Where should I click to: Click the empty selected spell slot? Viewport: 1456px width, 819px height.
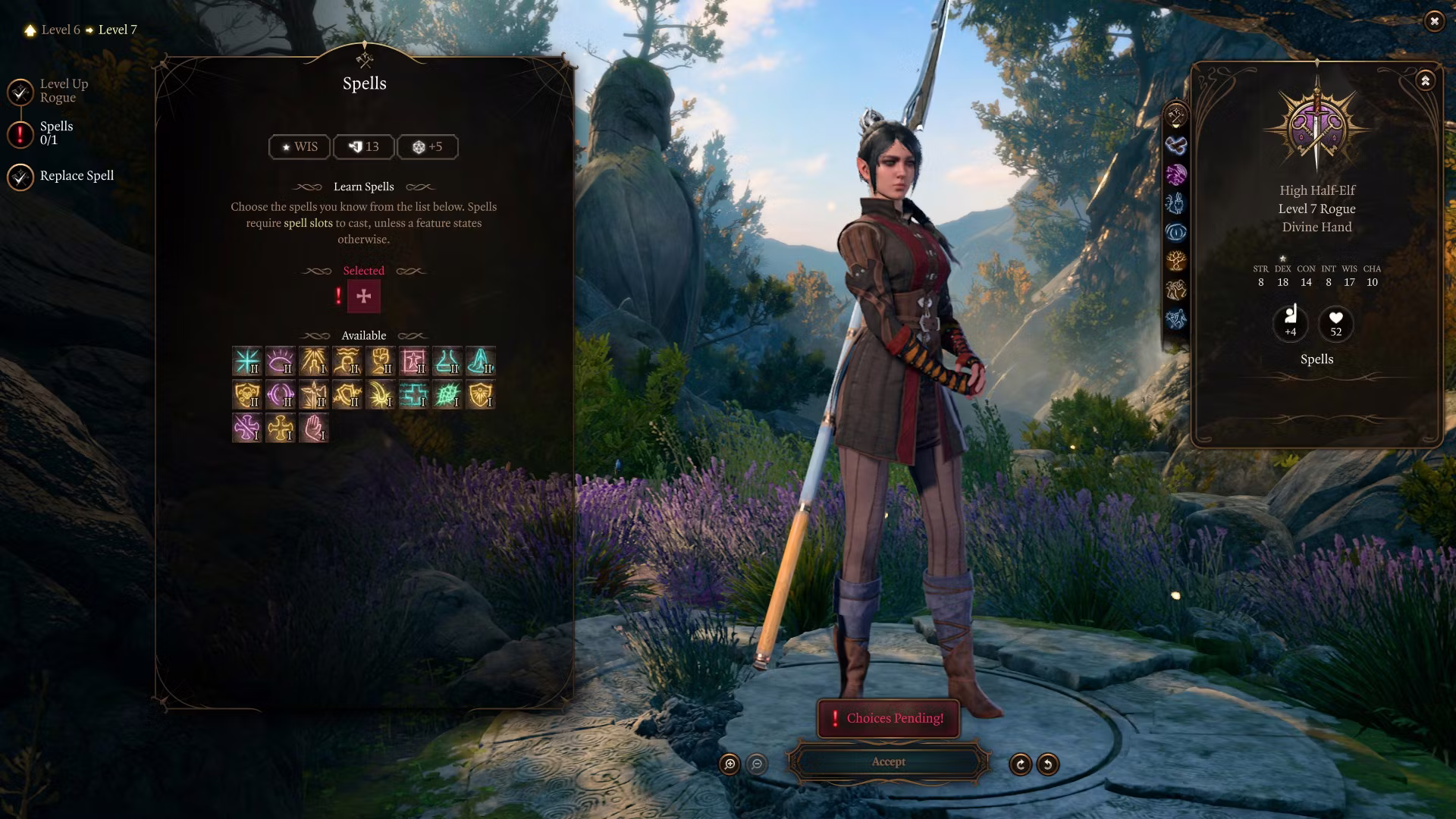coord(363,297)
